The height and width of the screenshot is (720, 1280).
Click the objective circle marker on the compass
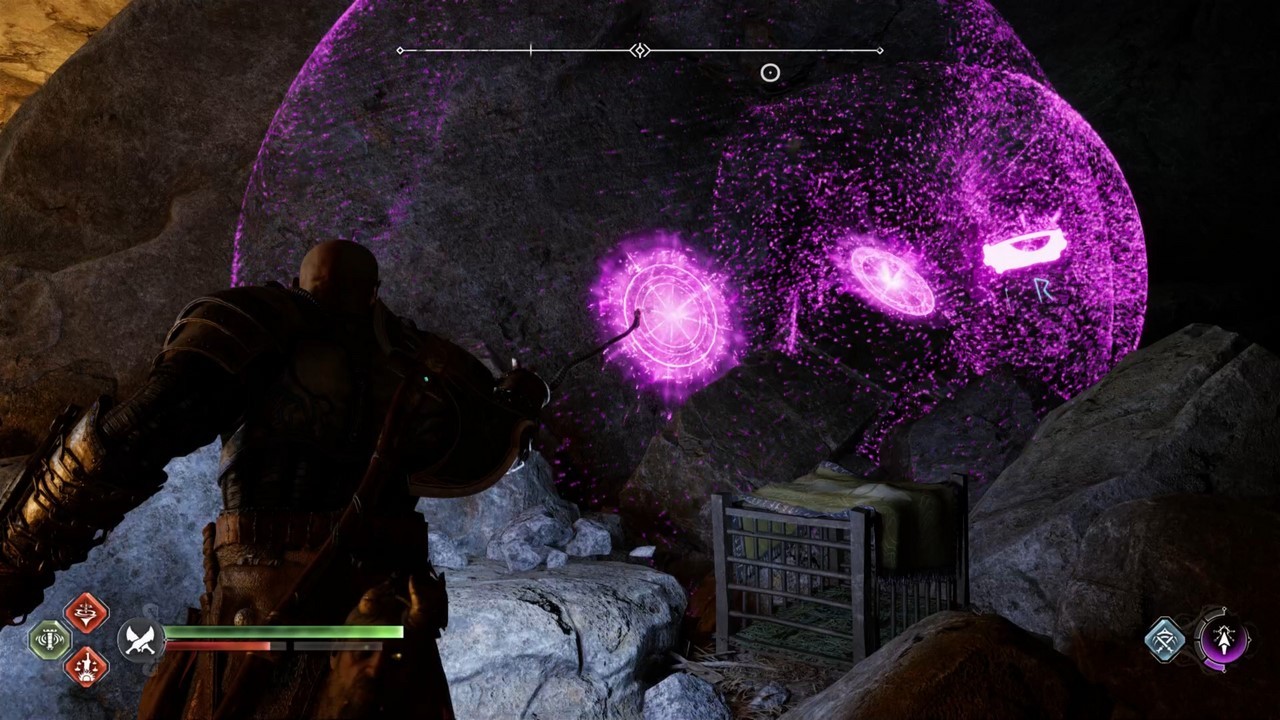tap(770, 72)
